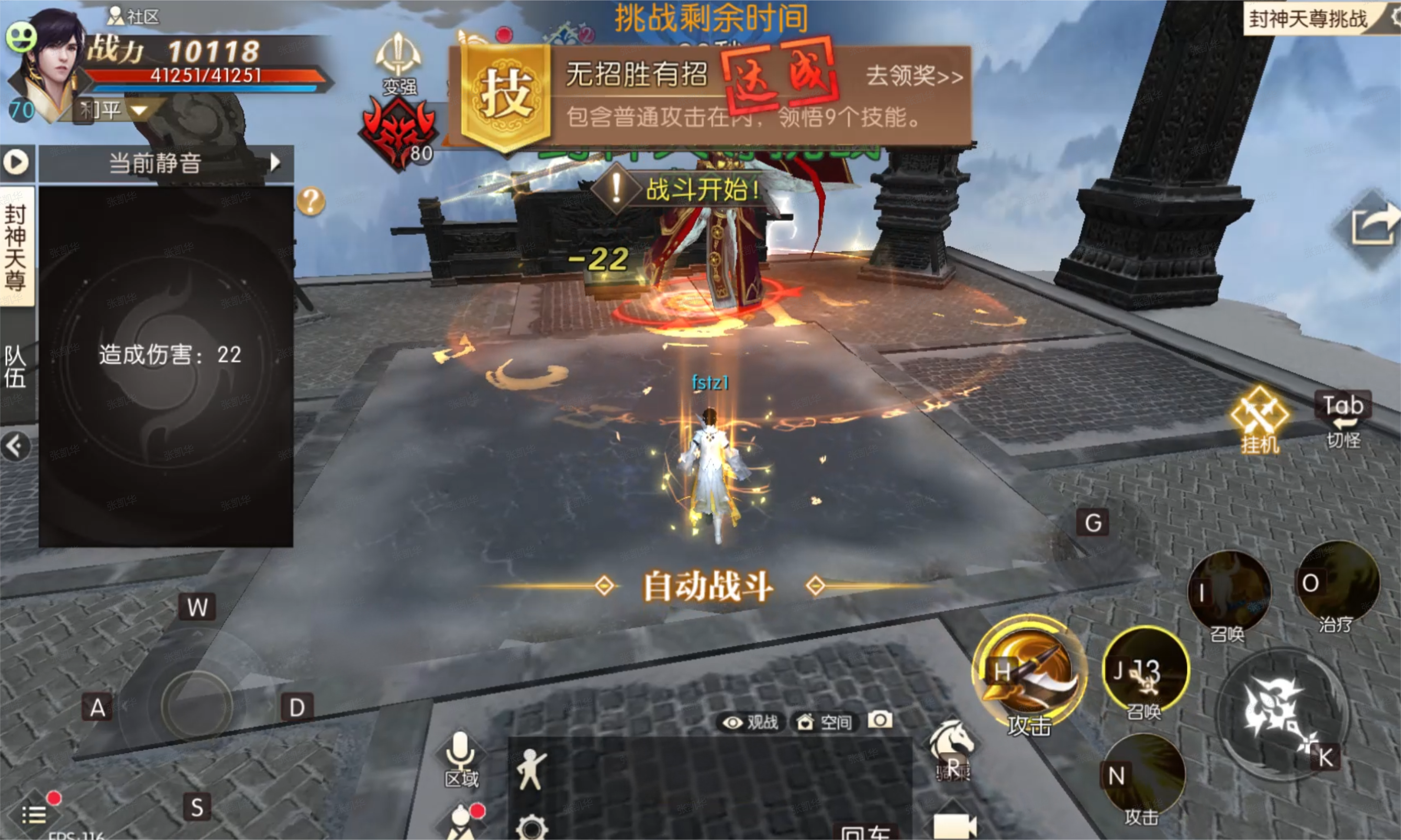This screenshot has width=1401, height=840.
Task: Switch to the 队伍 team tab
Action: click(x=16, y=367)
